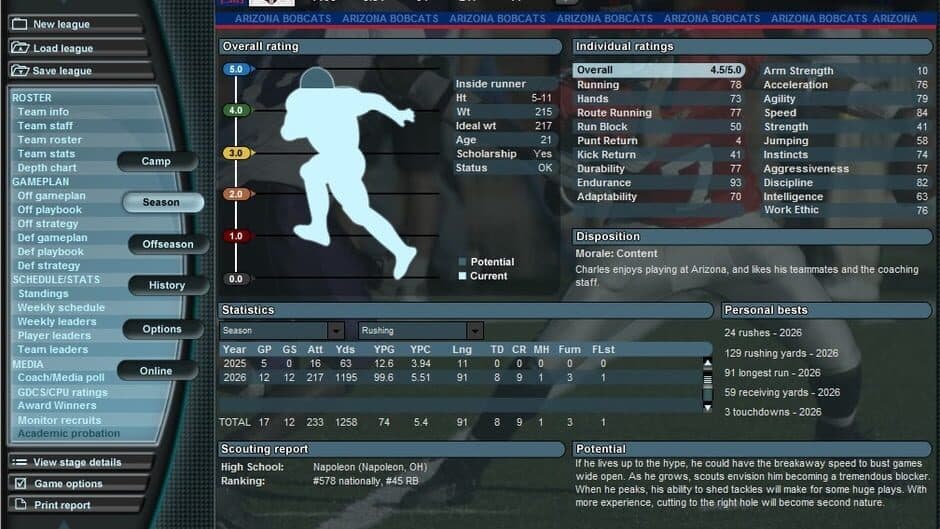Image resolution: width=940 pixels, height=529 pixels.
Task: Click View stage details
Action: pos(77,463)
